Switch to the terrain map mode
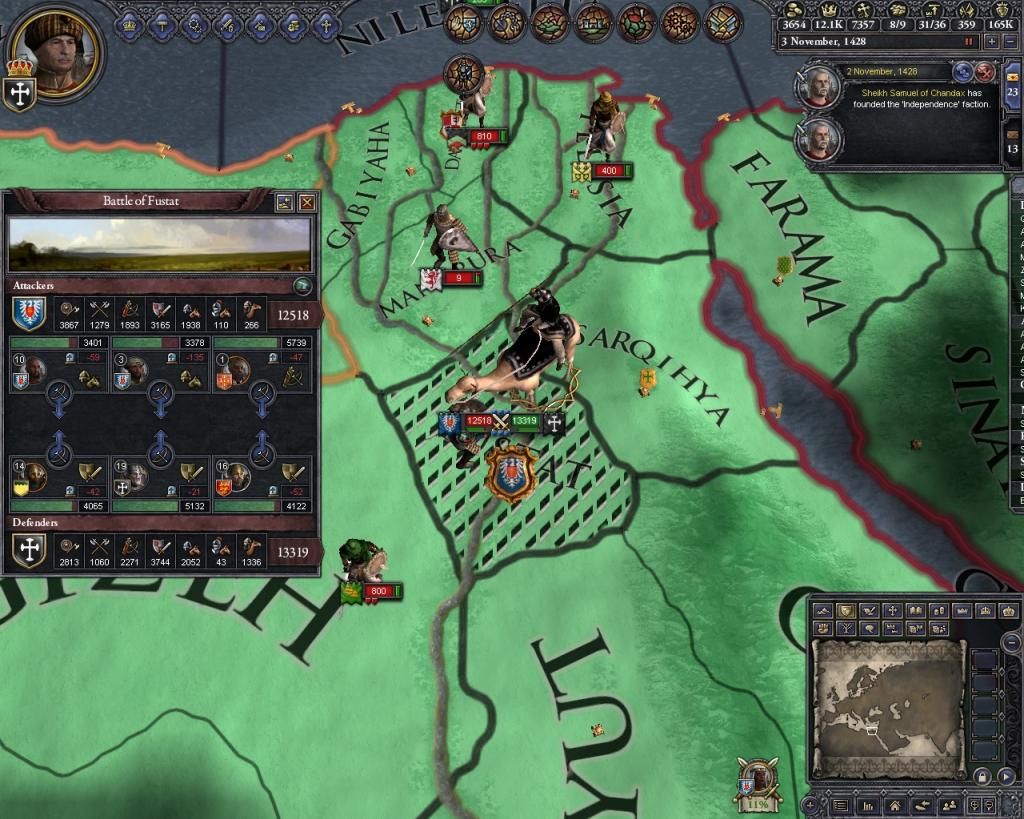 pos(821,611)
